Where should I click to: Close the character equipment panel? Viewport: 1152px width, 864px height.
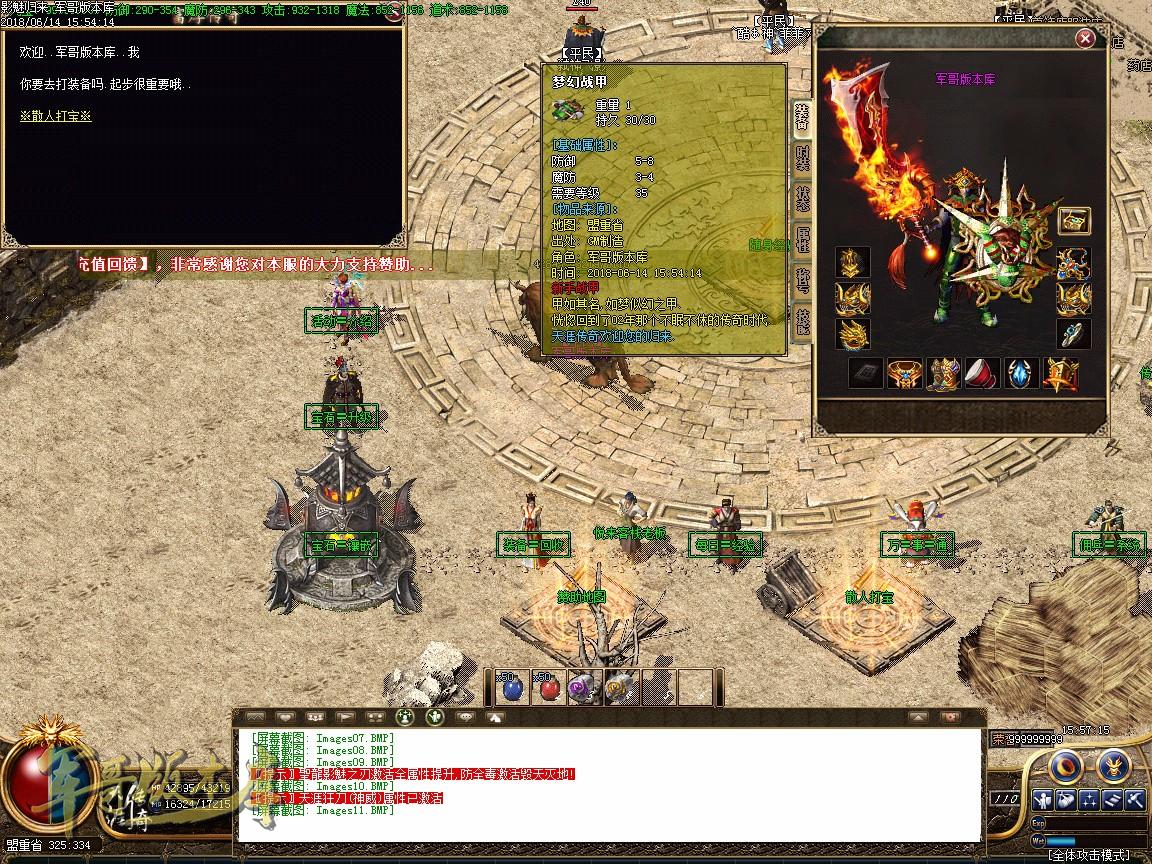pos(1085,39)
